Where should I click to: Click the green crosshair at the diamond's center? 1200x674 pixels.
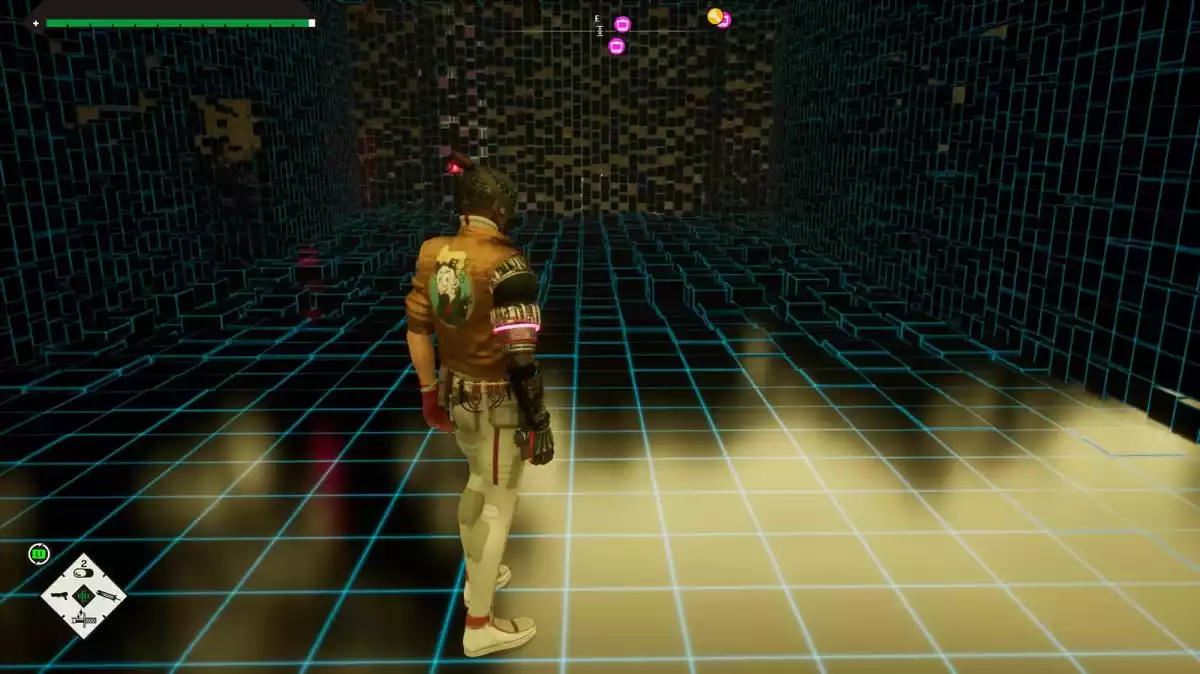coord(84,597)
